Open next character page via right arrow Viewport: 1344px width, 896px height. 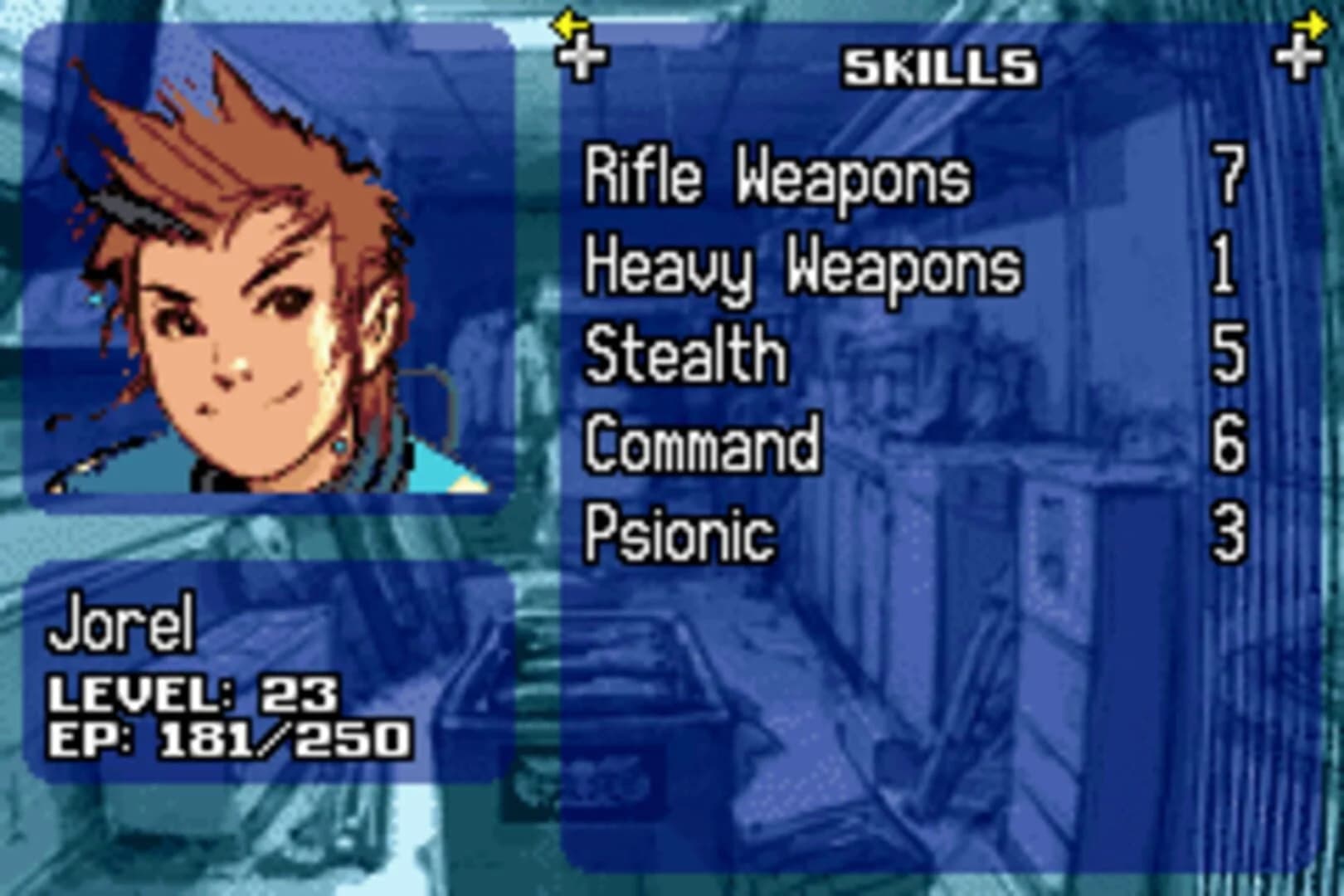[x=1309, y=27]
